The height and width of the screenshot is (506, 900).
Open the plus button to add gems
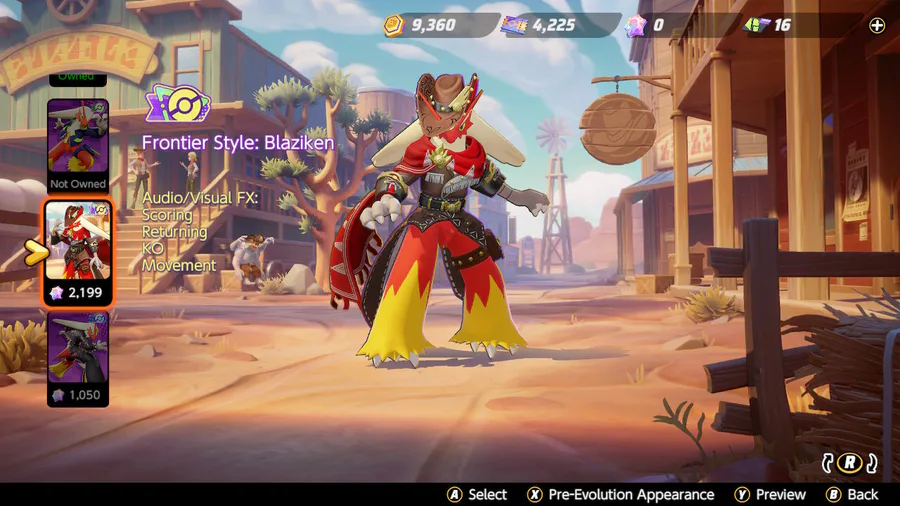[x=877, y=26]
